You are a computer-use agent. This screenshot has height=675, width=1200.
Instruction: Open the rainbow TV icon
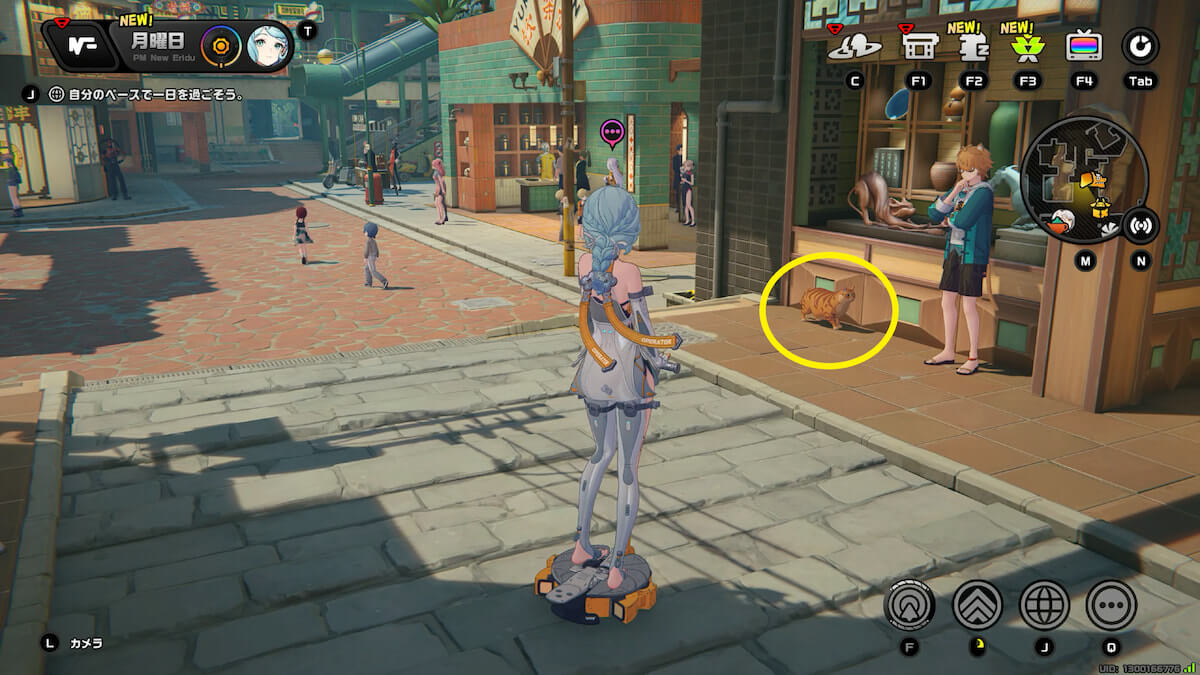[x=1084, y=46]
